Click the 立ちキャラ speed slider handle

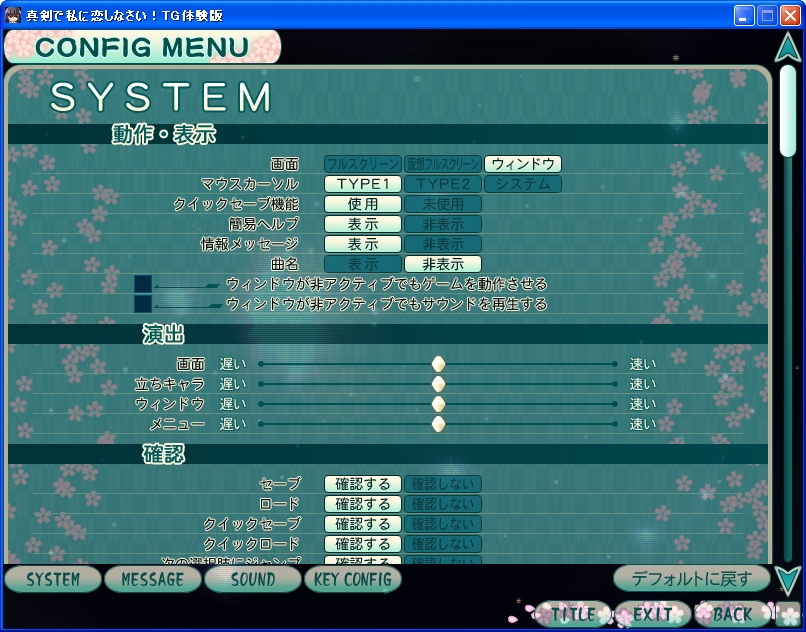pyautogui.click(x=438, y=384)
